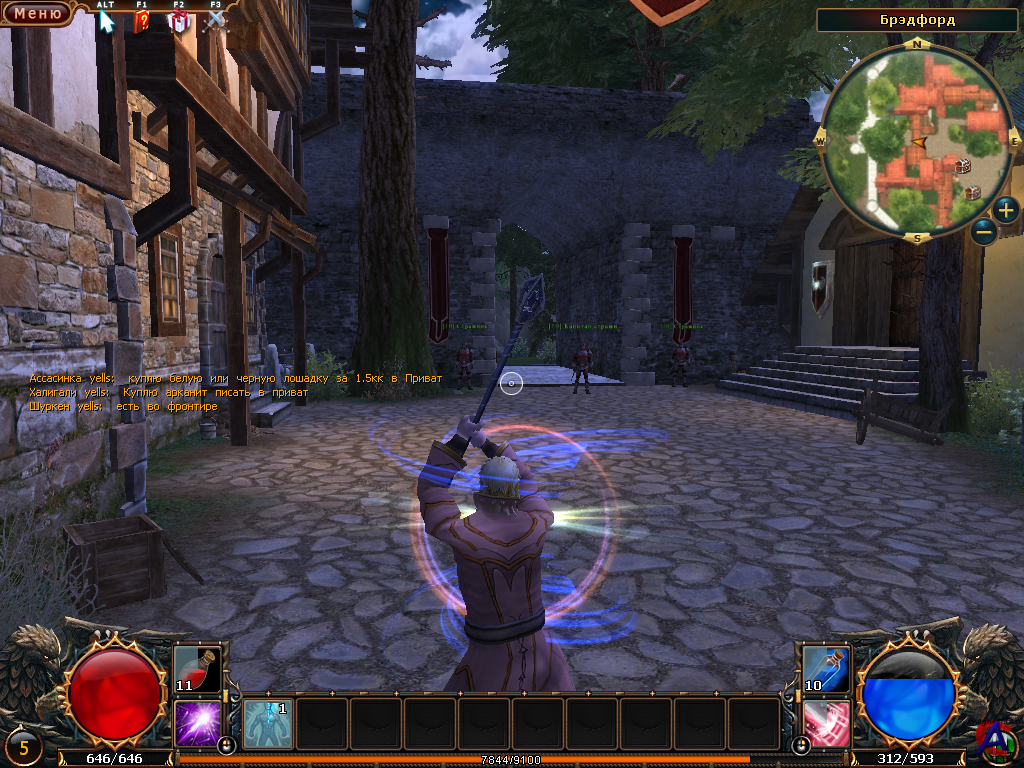The width and height of the screenshot is (1024, 768).
Task: Open the Меню button
Action: pyautogui.click(x=37, y=13)
